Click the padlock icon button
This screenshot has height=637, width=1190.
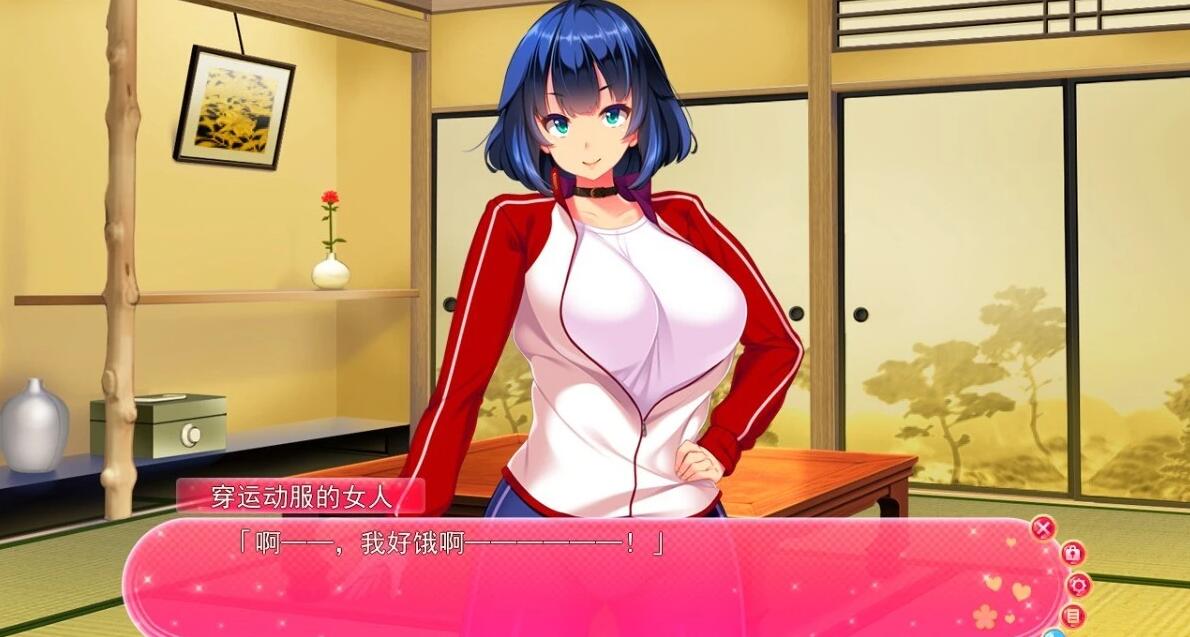coord(1071,553)
